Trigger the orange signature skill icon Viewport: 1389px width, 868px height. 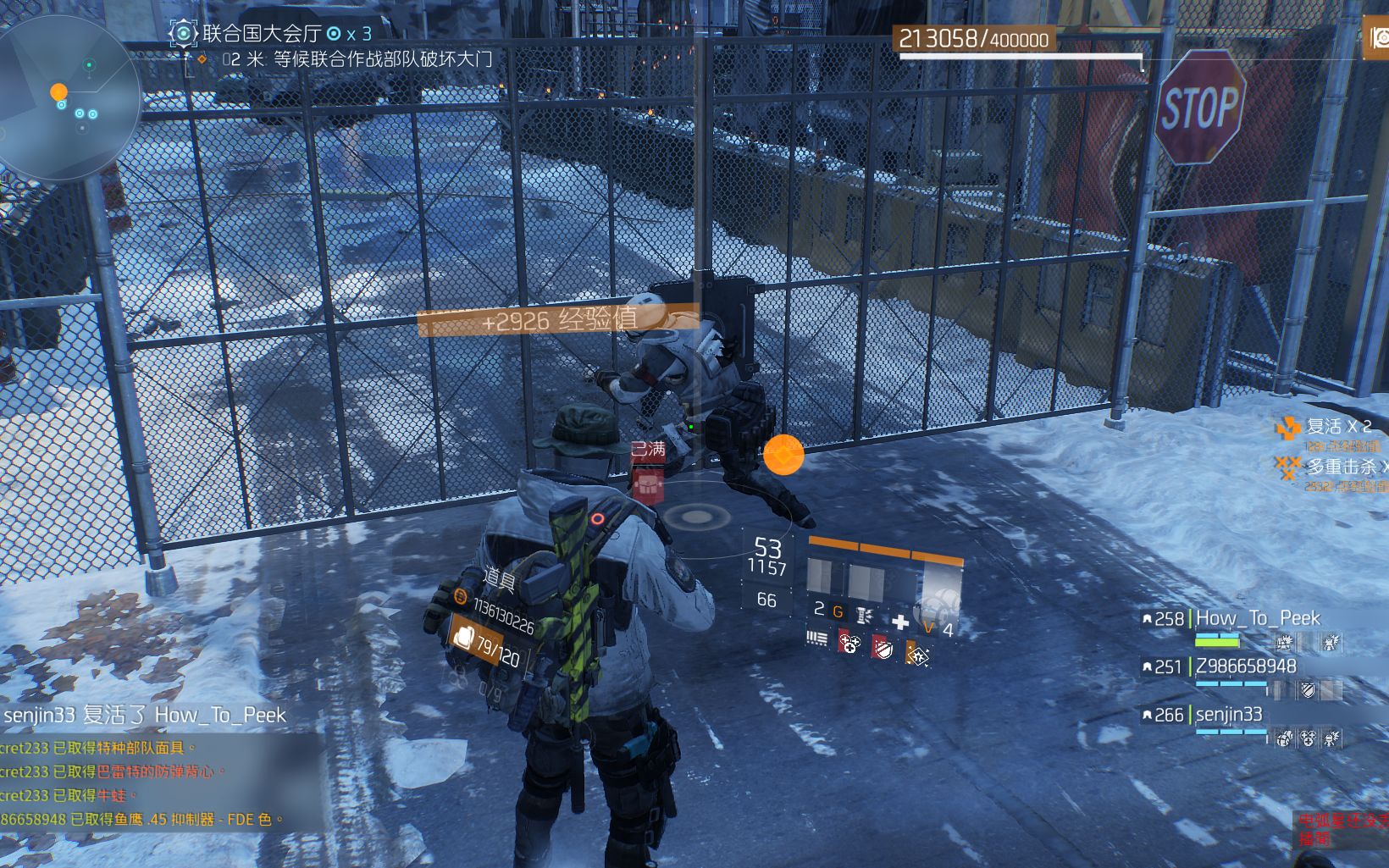click(x=916, y=654)
